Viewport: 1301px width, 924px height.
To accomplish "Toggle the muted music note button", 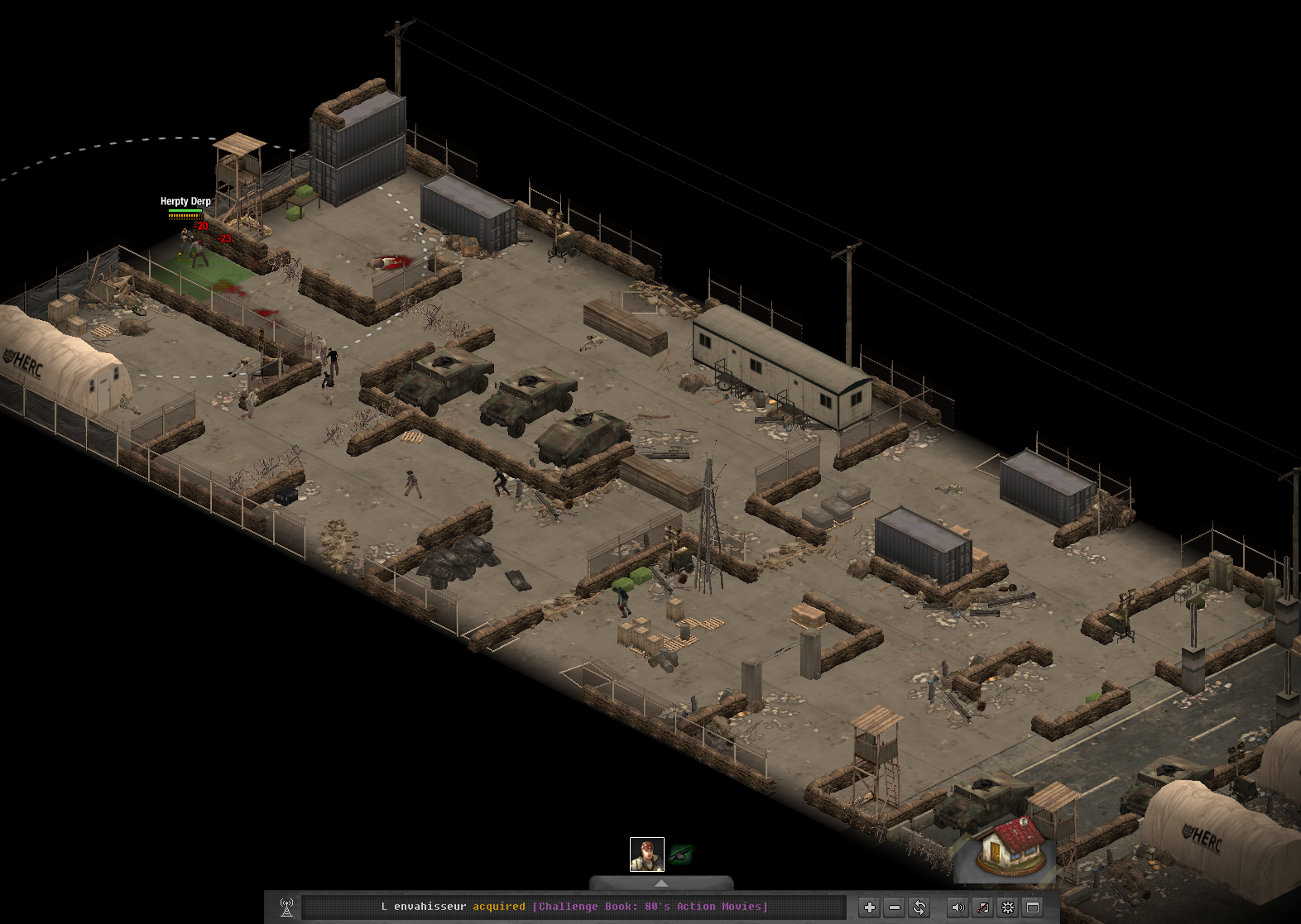I will click(982, 907).
